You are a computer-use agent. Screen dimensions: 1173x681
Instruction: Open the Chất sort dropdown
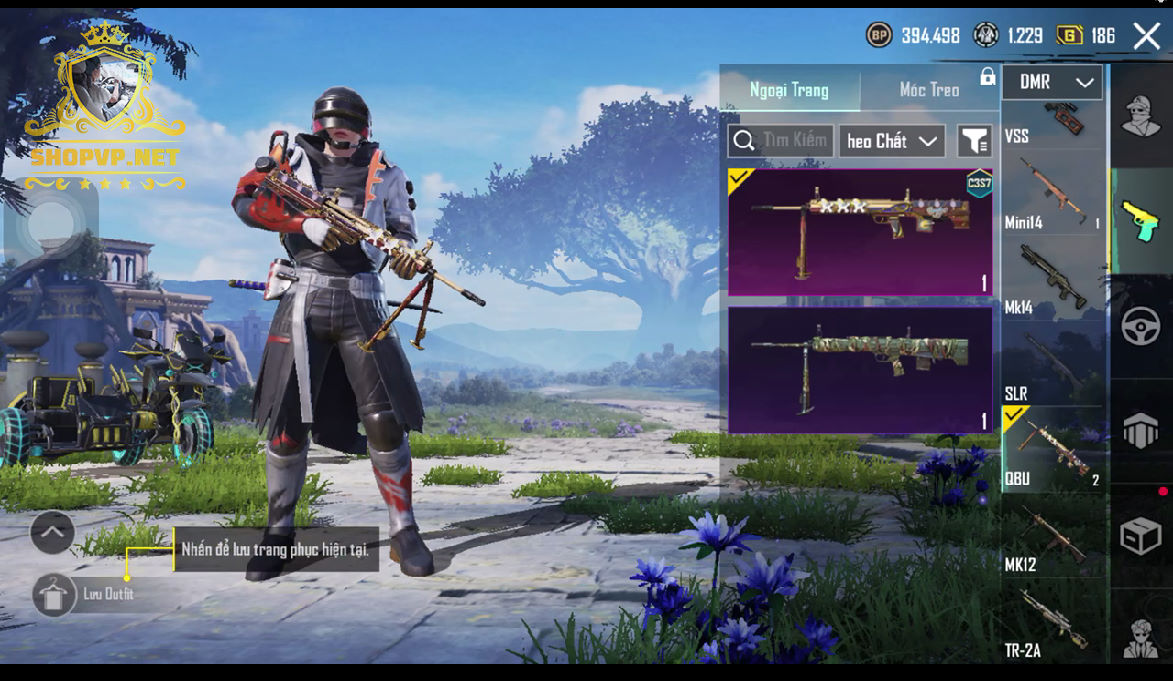(892, 141)
